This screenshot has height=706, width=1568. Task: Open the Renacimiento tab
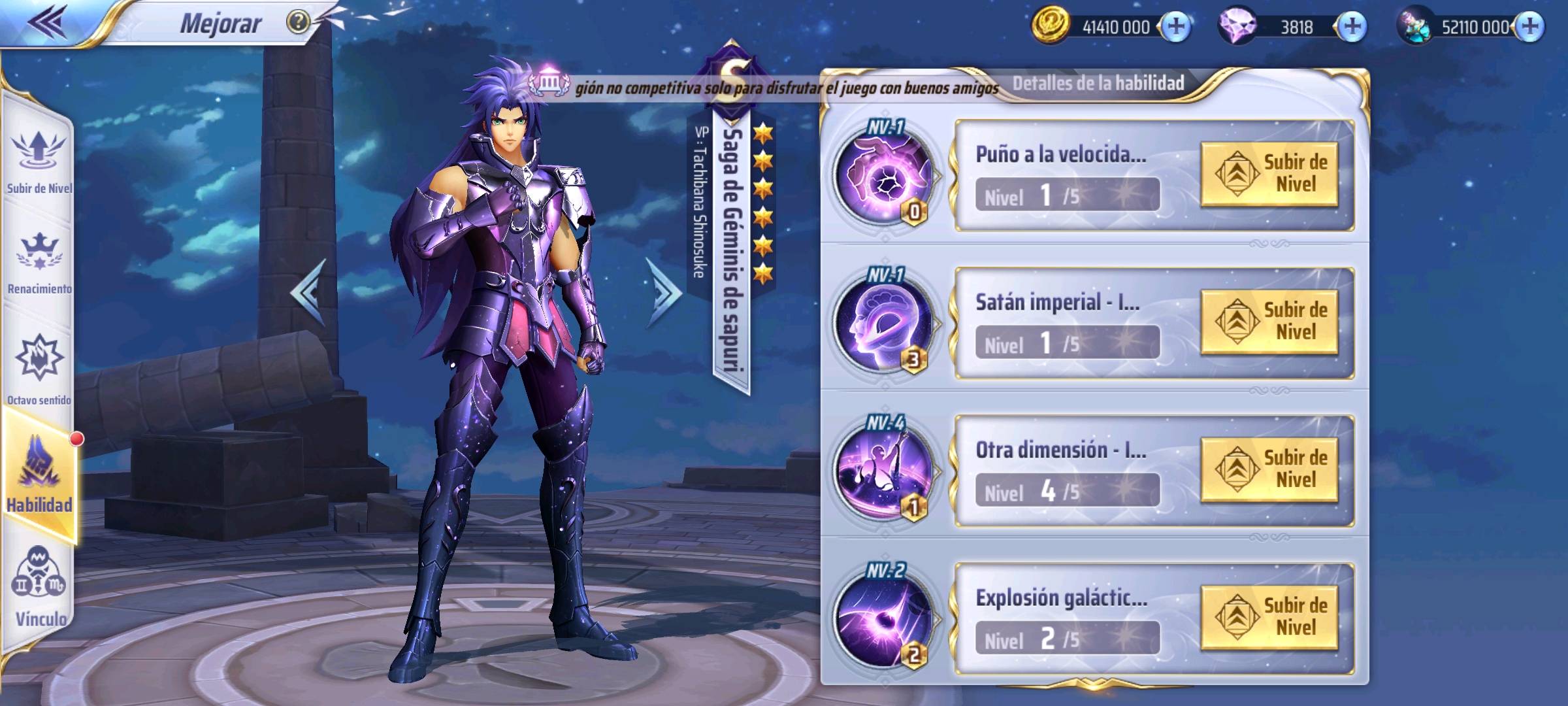pyautogui.click(x=39, y=261)
